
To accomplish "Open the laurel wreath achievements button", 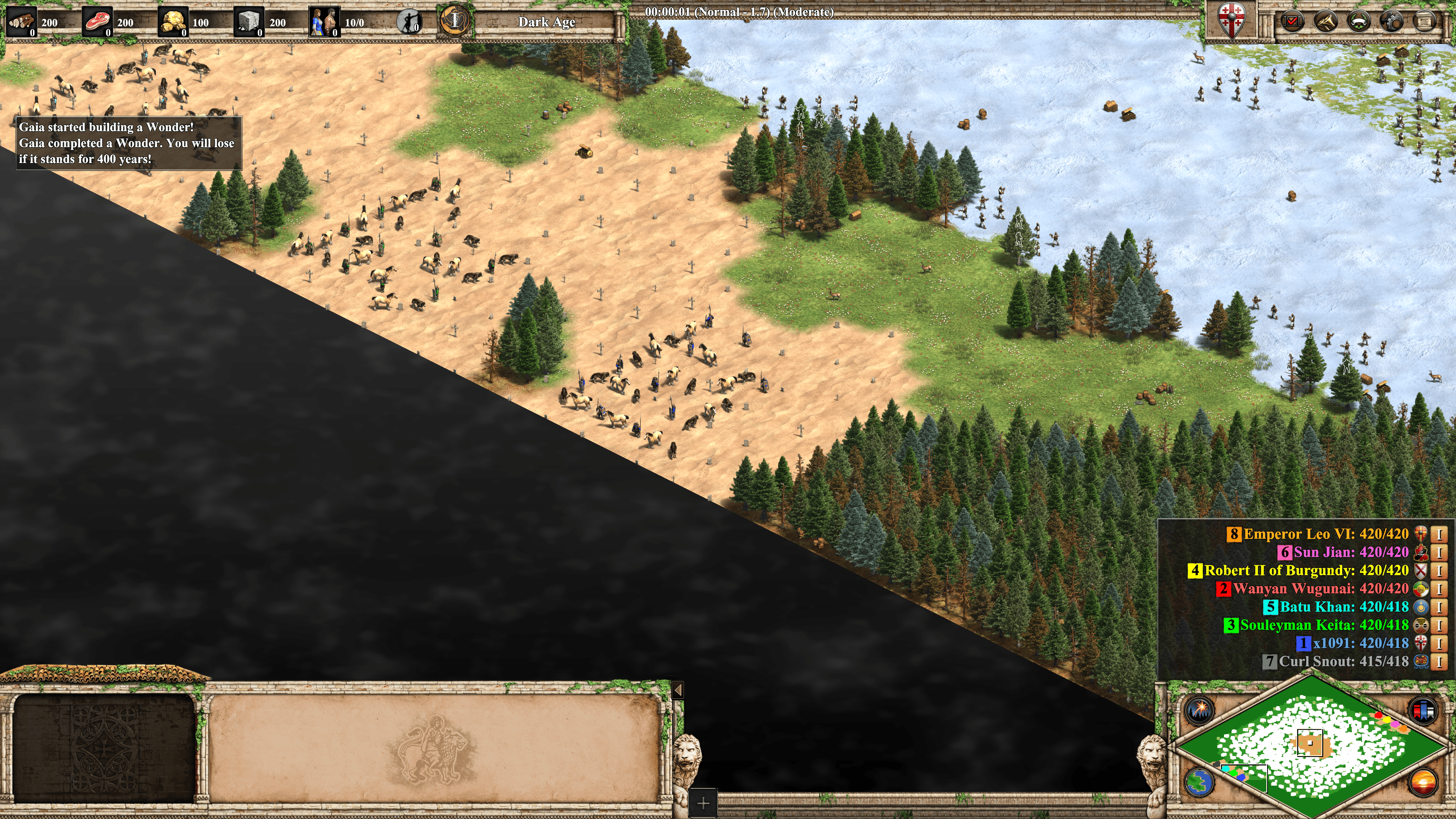I will tap(1358, 22).
